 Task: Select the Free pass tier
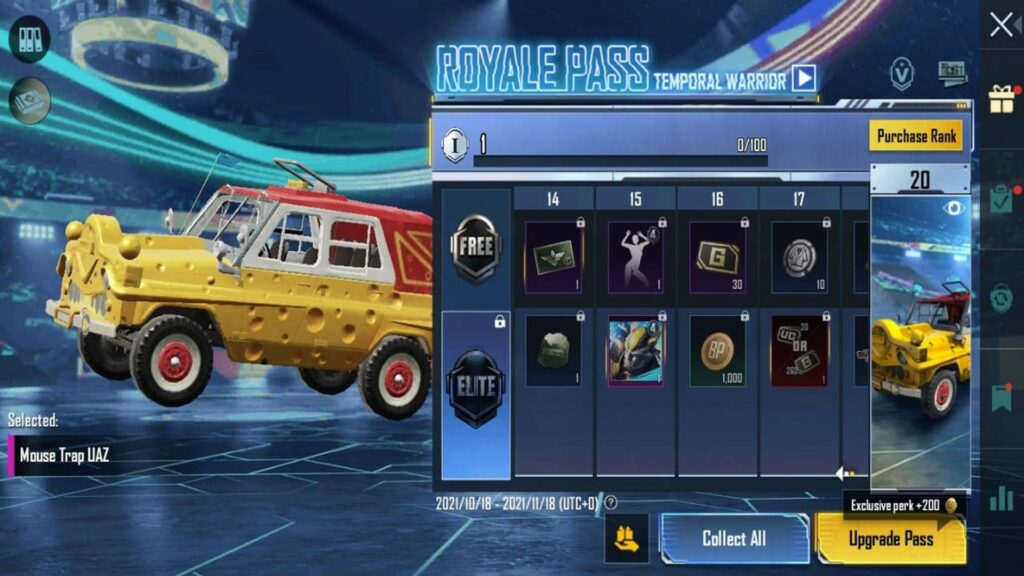[476, 247]
